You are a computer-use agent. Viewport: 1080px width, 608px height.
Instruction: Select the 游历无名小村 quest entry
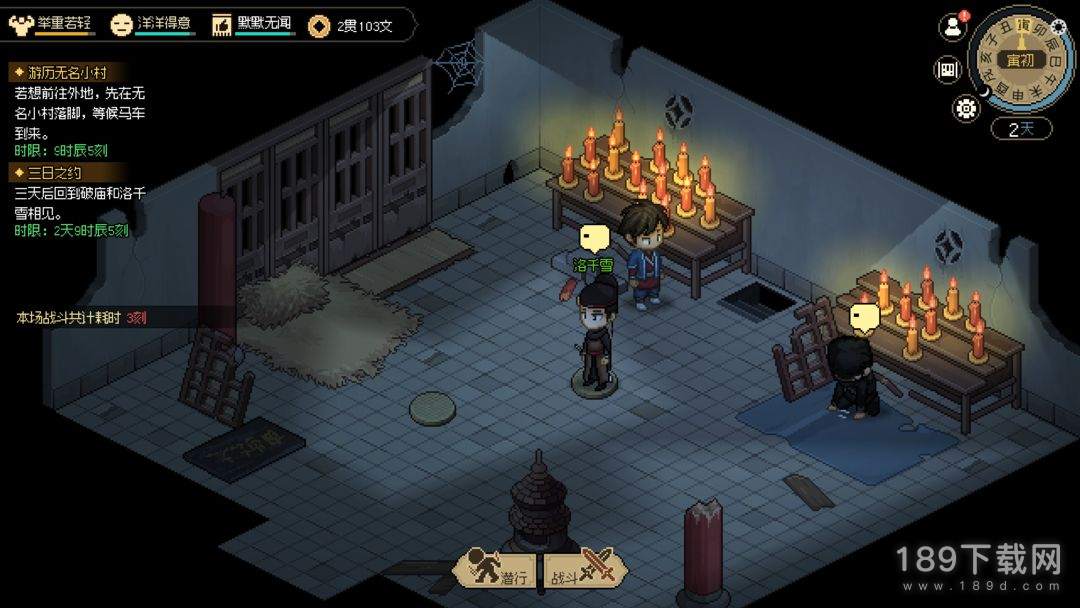60,72
